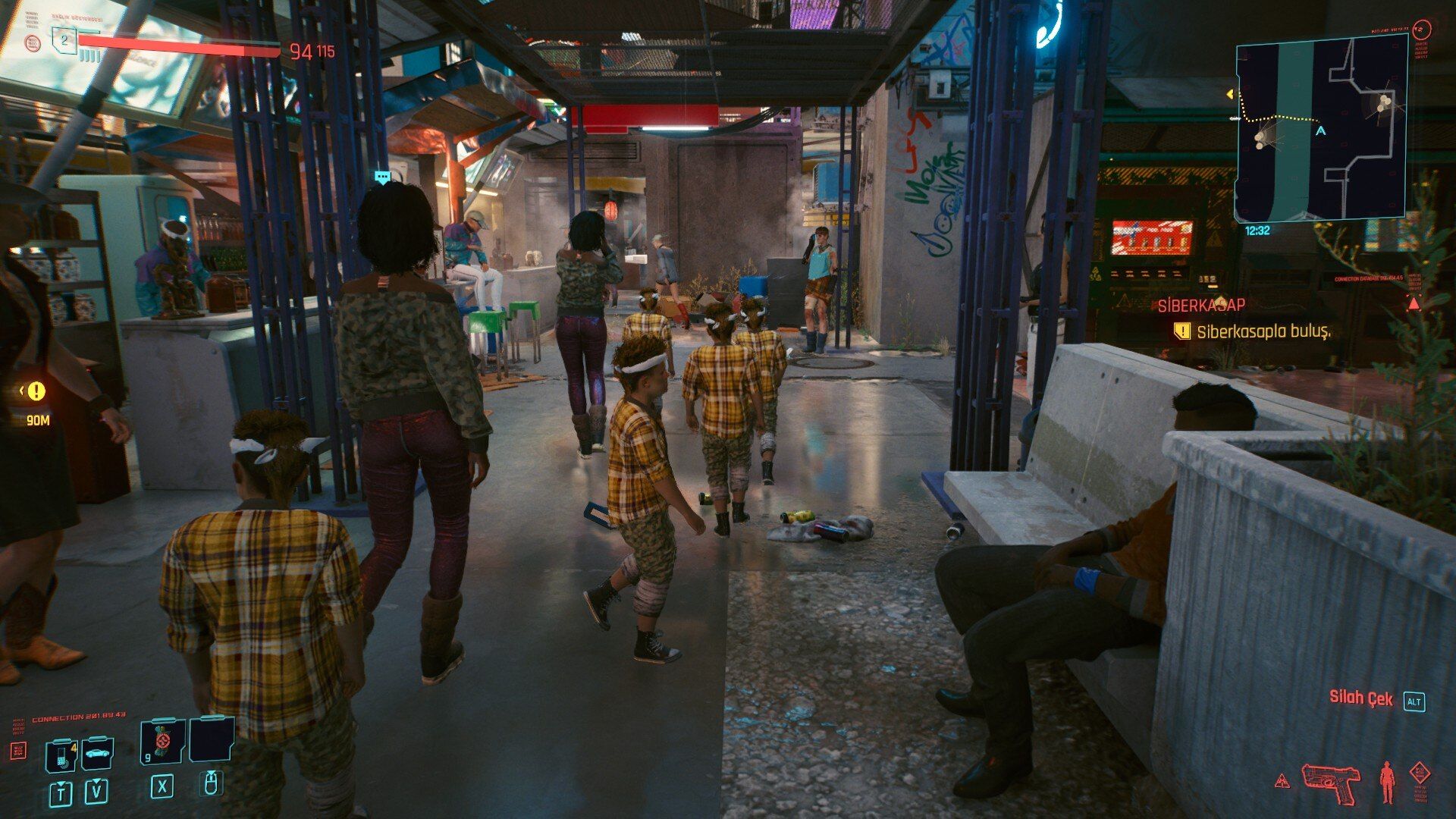Select the SİBERKASAP quest tracker title
This screenshot has height=819, width=1456.
1201,306
